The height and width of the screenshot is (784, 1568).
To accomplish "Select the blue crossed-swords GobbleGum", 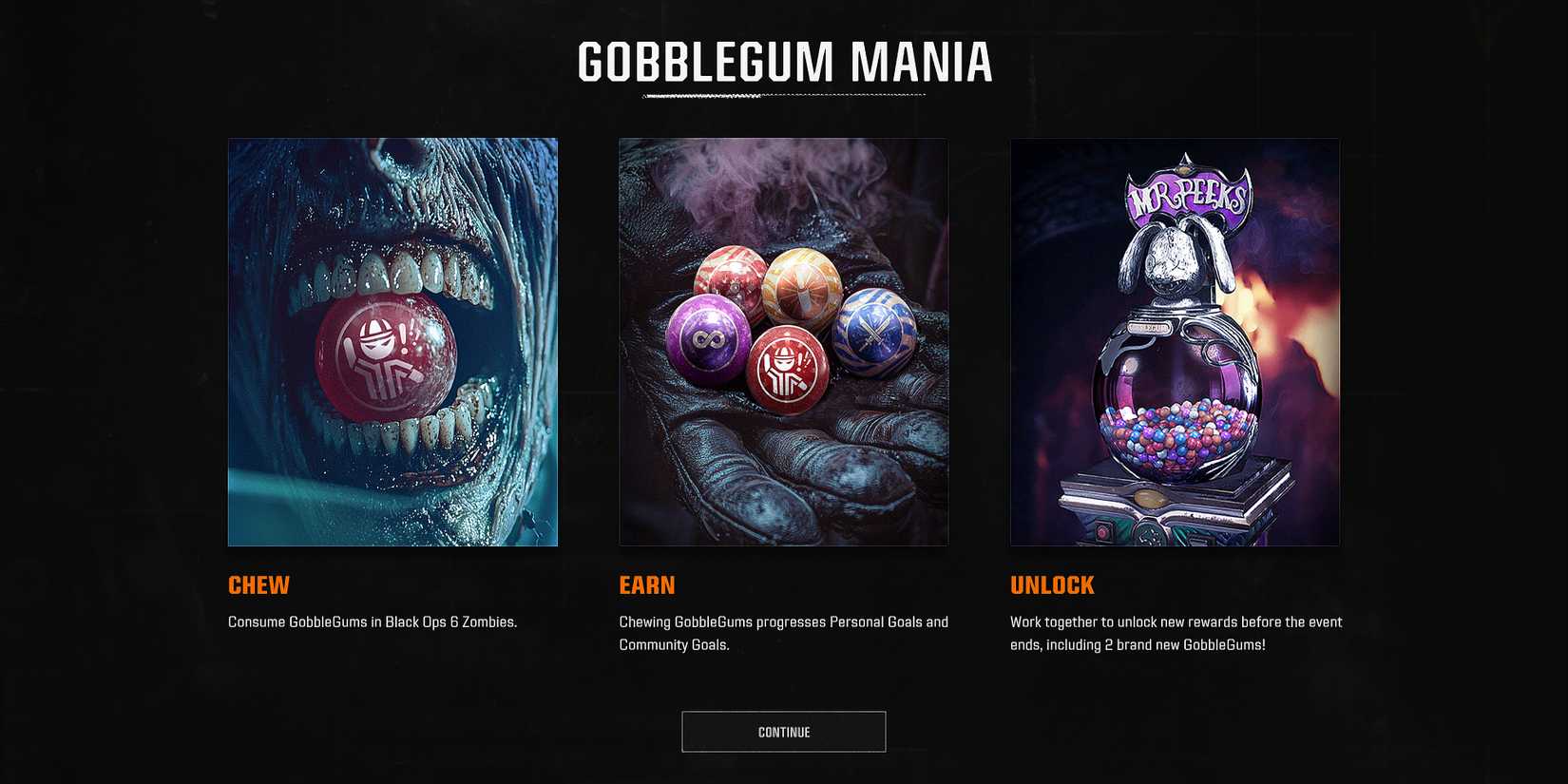I will (873, 334).
